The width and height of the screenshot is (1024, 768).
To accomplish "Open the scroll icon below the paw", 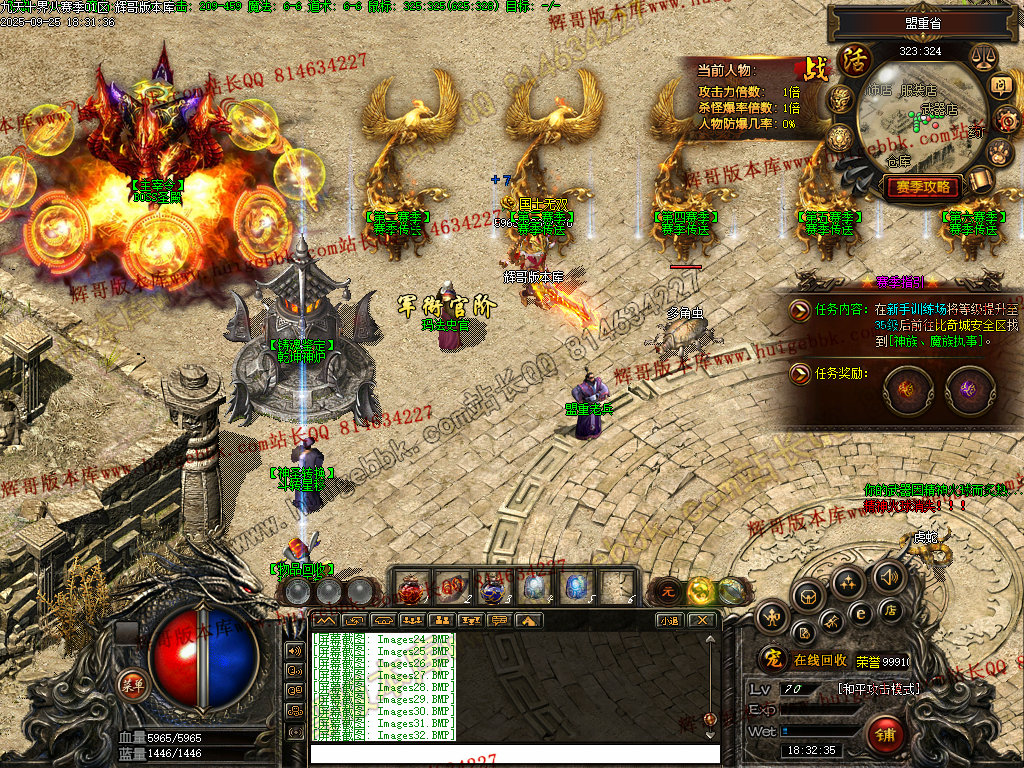I will (x=980, y=180).
